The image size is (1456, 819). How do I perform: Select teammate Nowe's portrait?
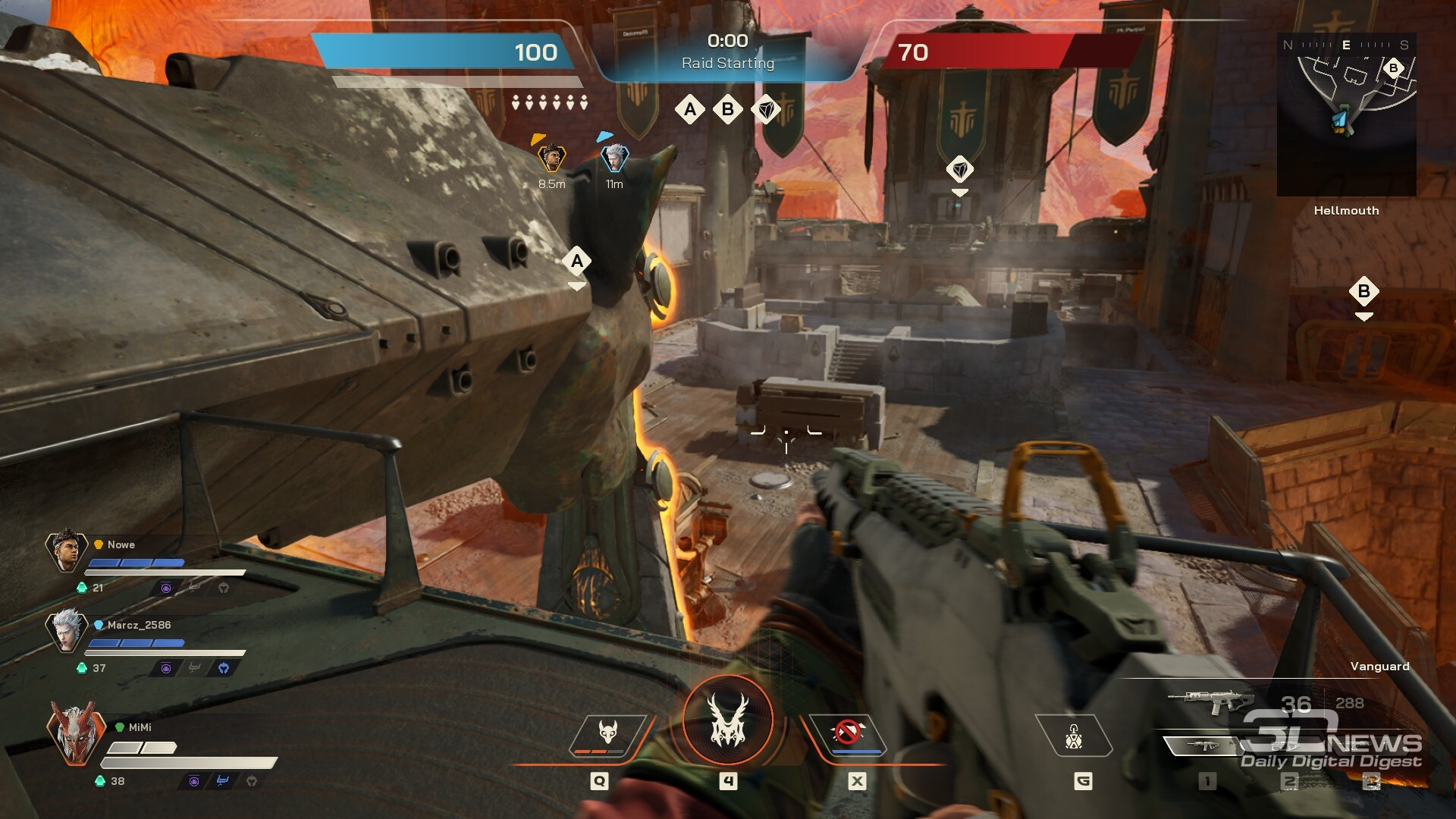[x=66, y=551]
